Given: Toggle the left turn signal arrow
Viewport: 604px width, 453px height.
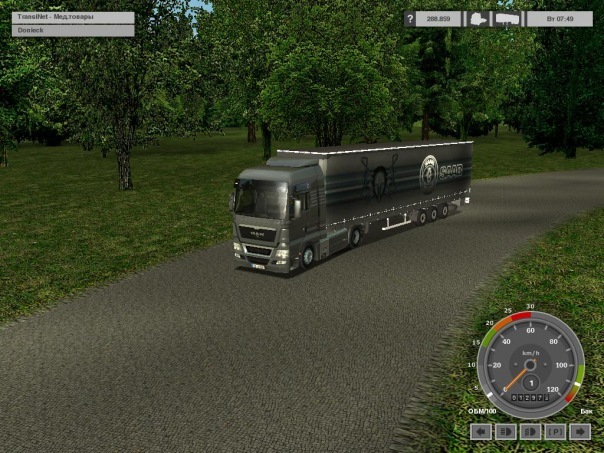Looking at the screenshot, I should (x=481, y=432).
